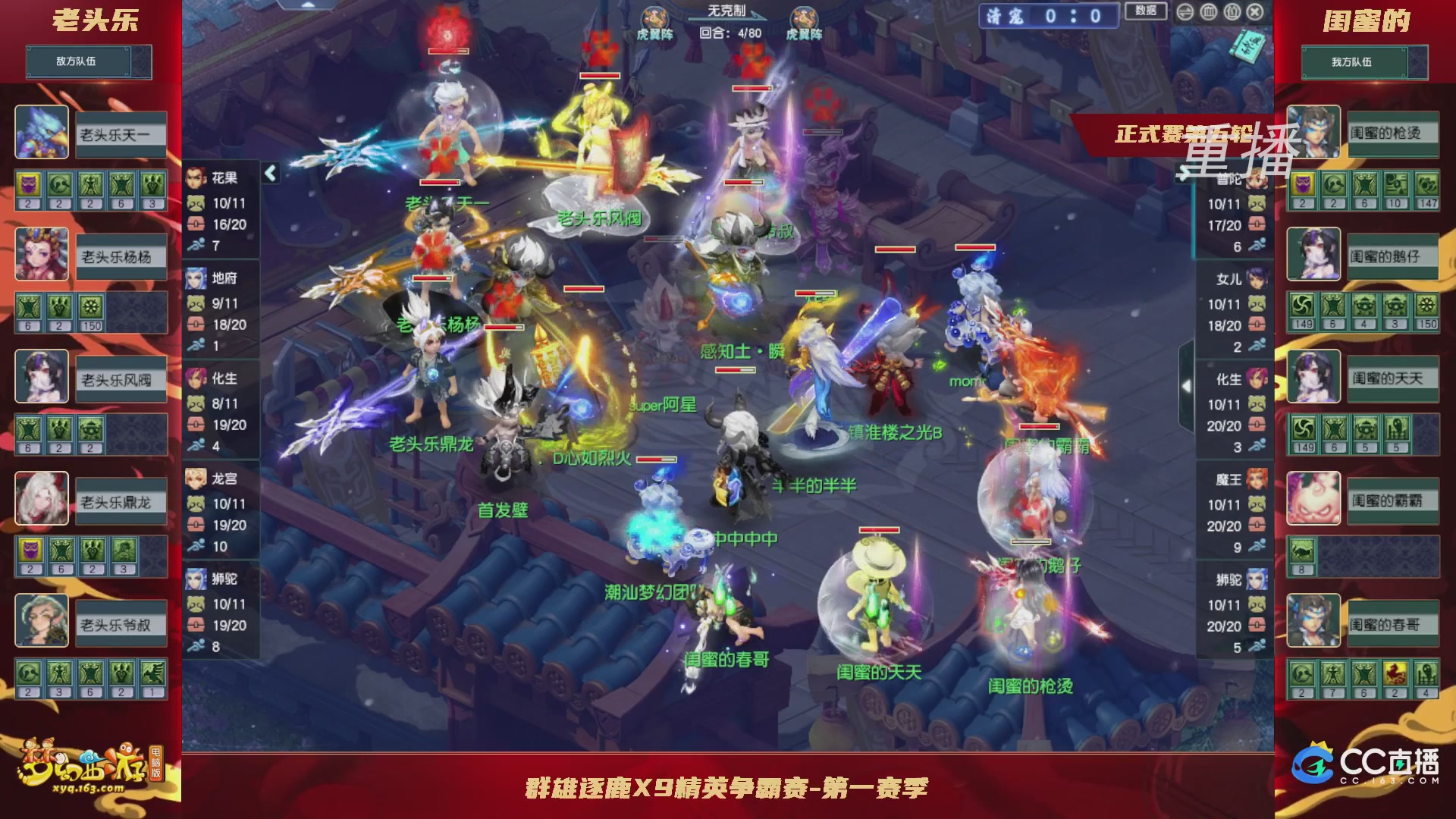Screen dimensions: 1456x819
Task: Collapse the left battle stats panel with its chevron
Action: pyautogui.click(x=268, y=173)
